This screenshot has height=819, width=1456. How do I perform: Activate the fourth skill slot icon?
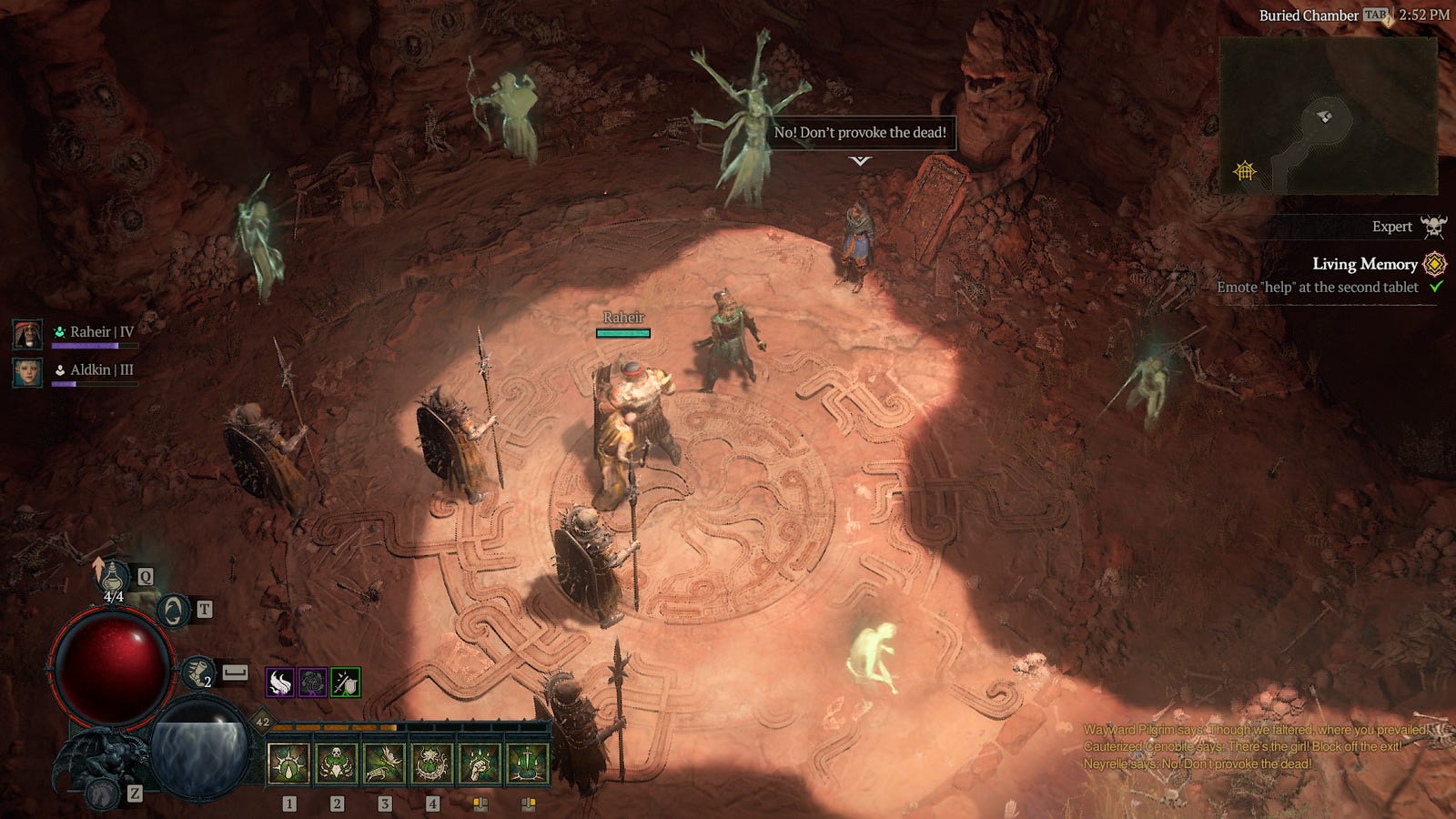click(431, 763)
